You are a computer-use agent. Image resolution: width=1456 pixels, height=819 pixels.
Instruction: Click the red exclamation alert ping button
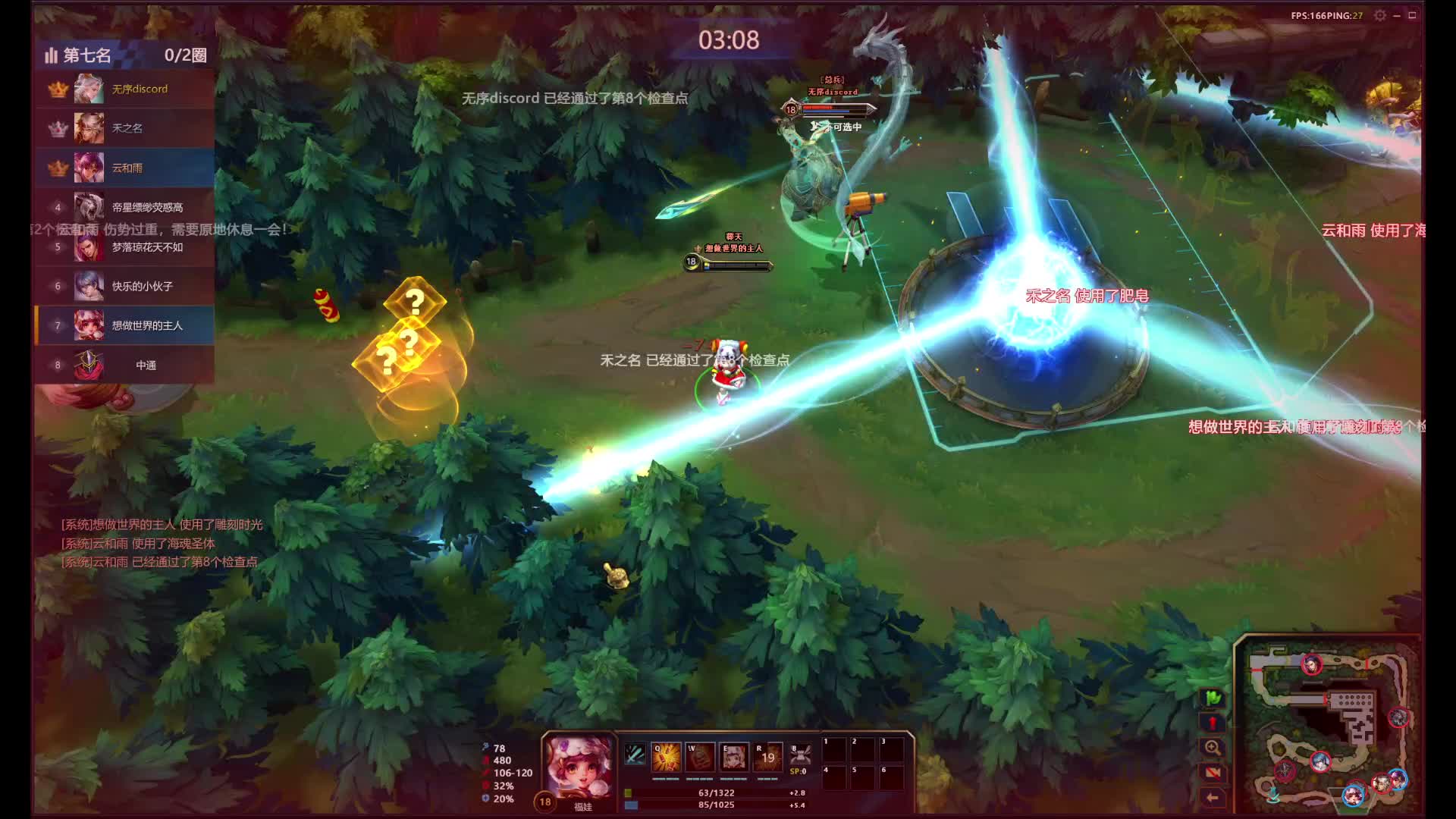pyautogui.click(x=1213, y=723)
